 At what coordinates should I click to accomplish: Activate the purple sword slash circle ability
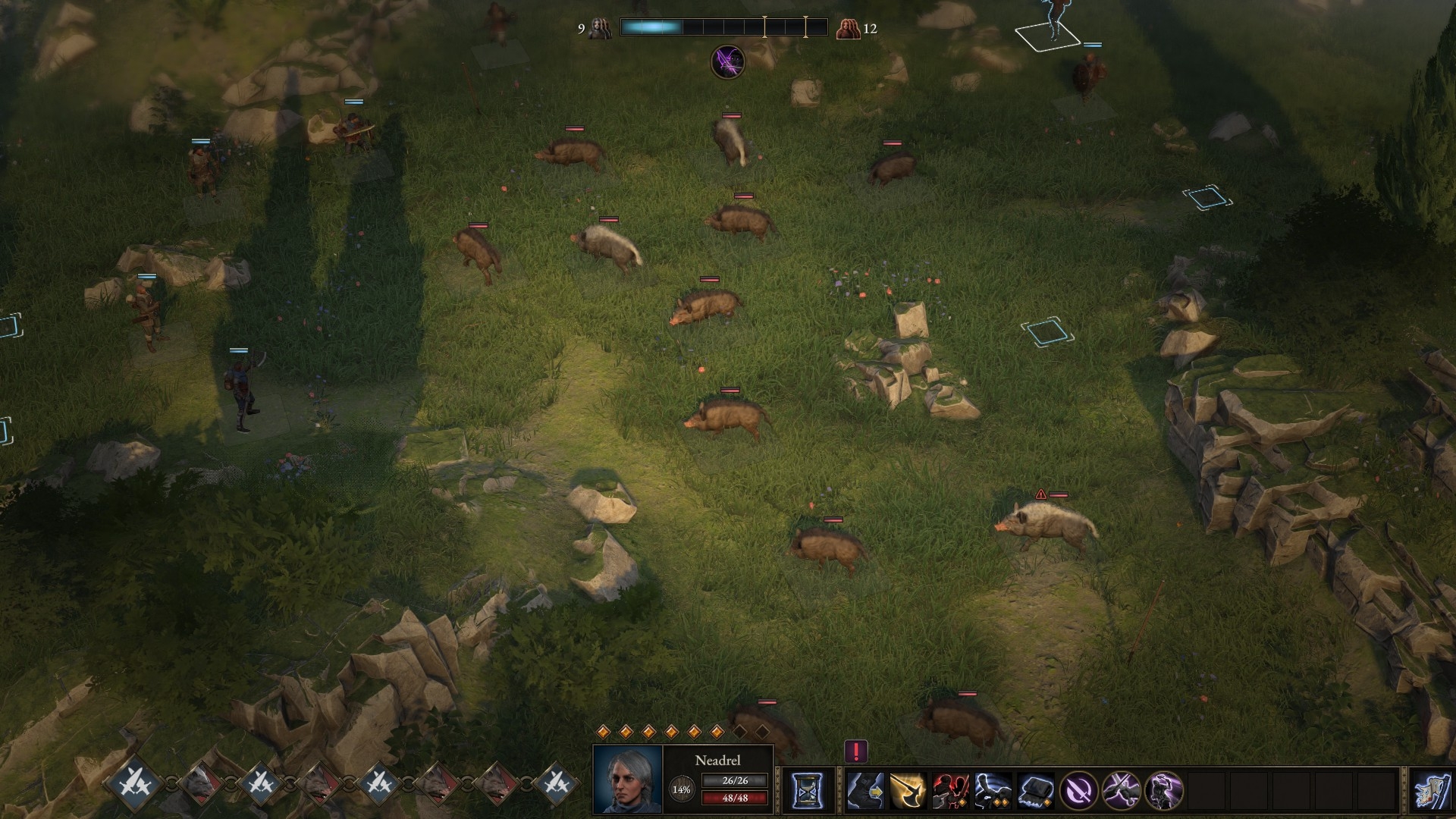1078,791
